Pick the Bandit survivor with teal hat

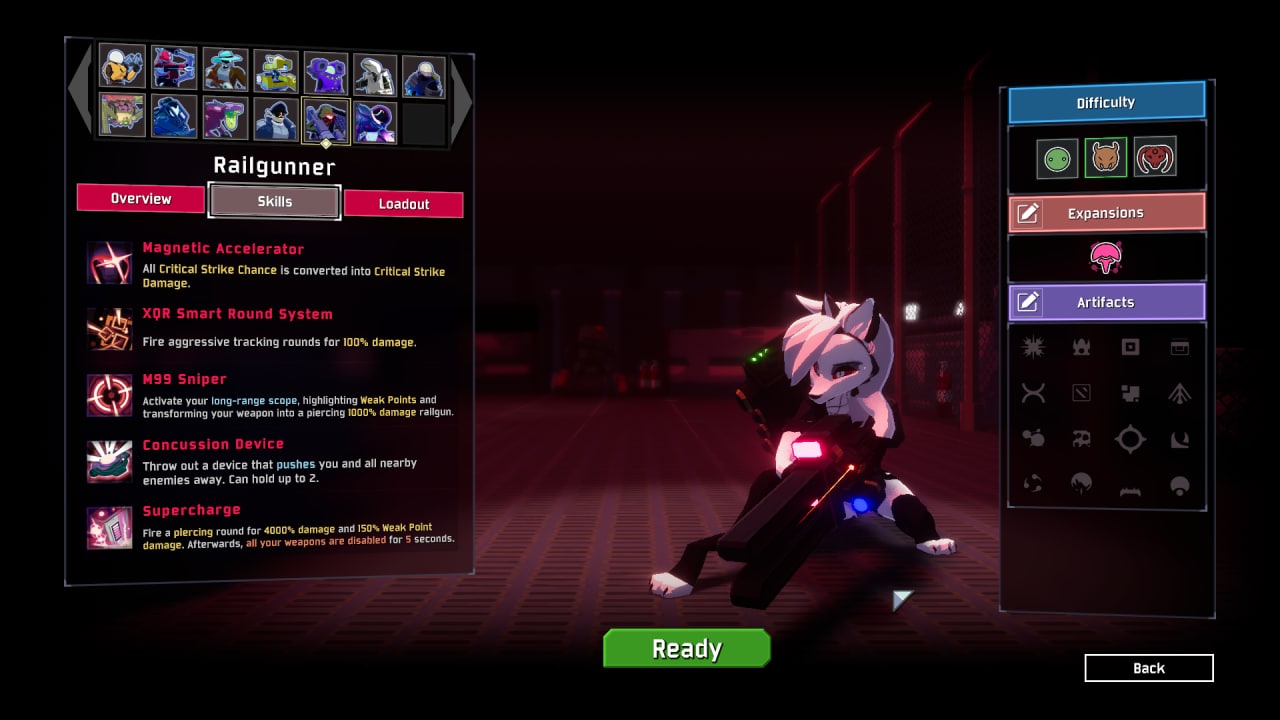pos(224,68)
